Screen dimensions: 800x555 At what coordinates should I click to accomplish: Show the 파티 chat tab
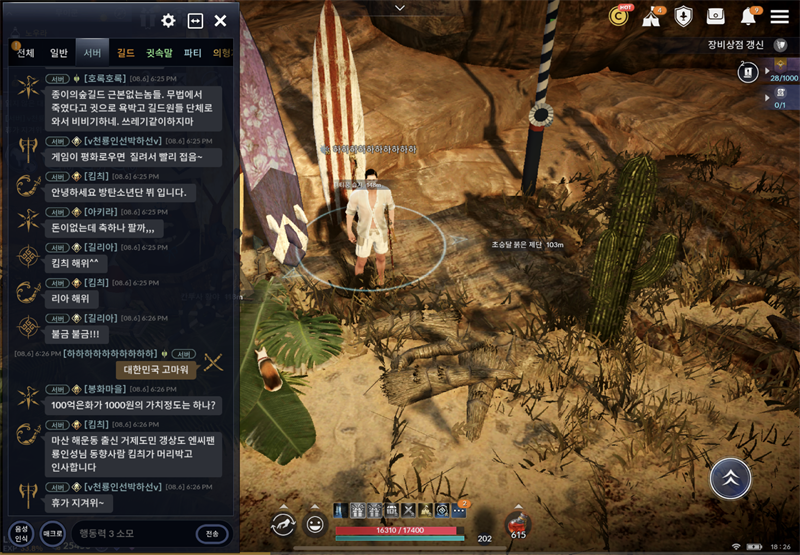click(x=193, y=52)
